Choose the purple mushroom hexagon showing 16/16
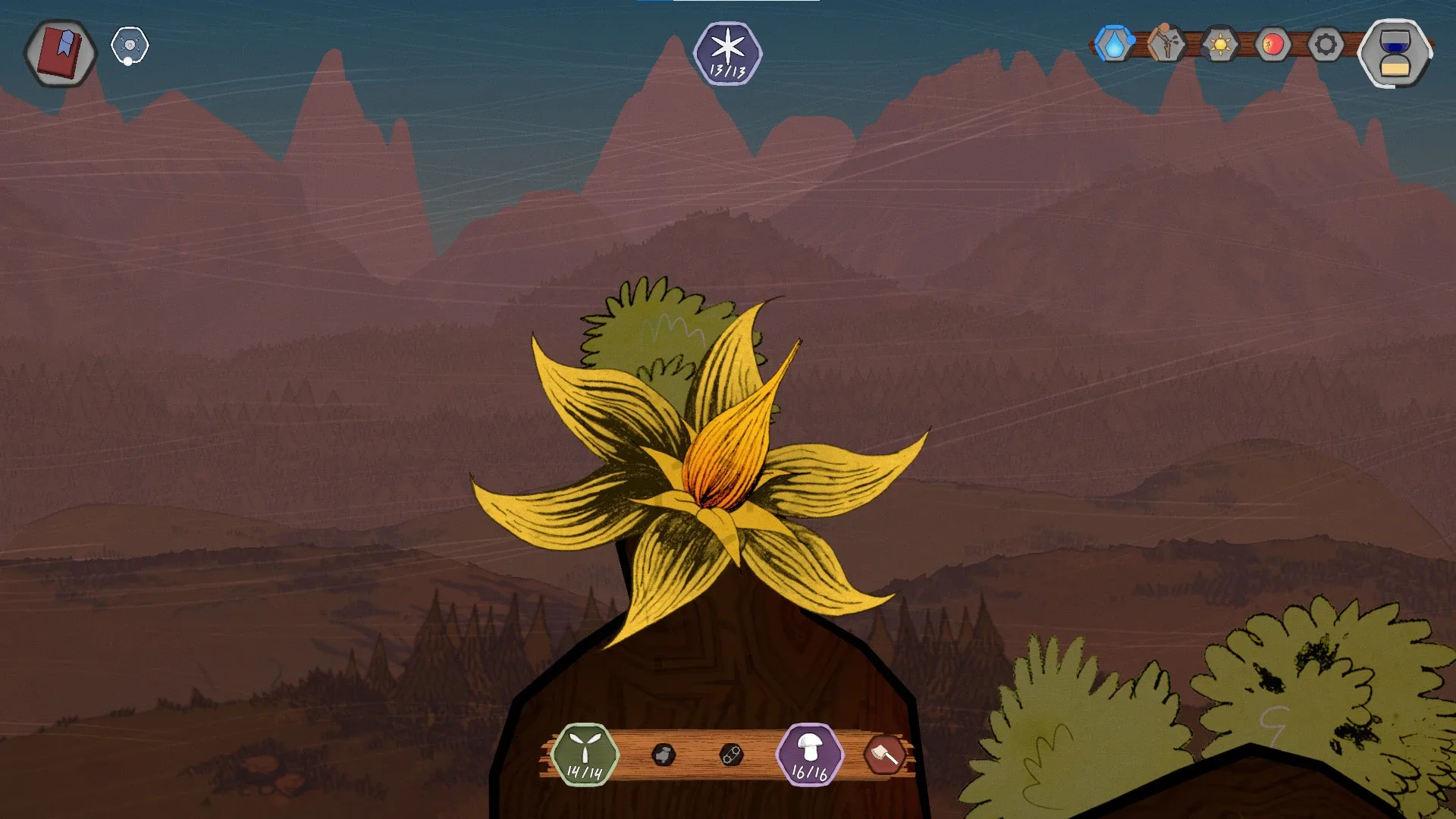 click(x=809, y=755)
